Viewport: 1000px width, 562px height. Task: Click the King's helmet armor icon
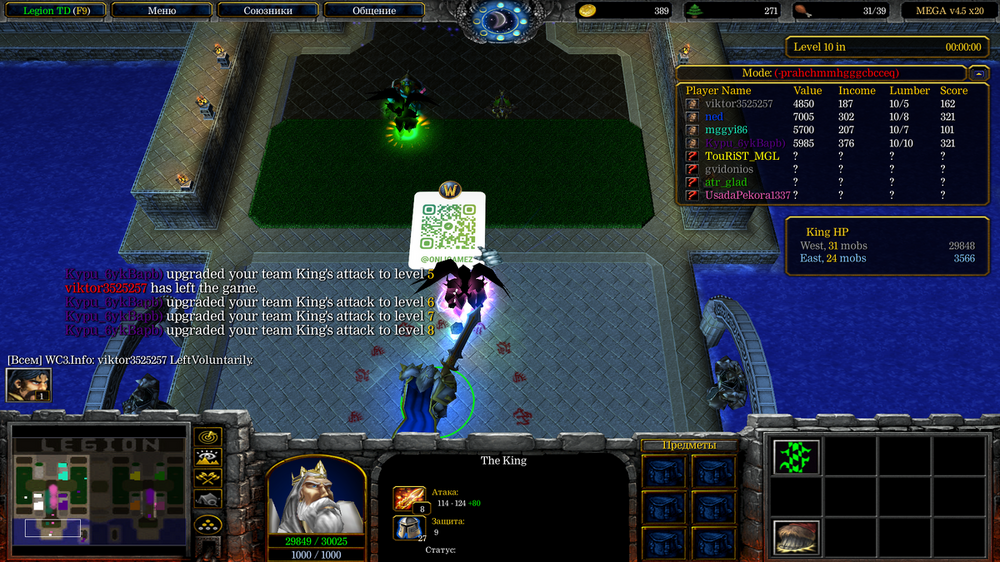click(408, 528)
